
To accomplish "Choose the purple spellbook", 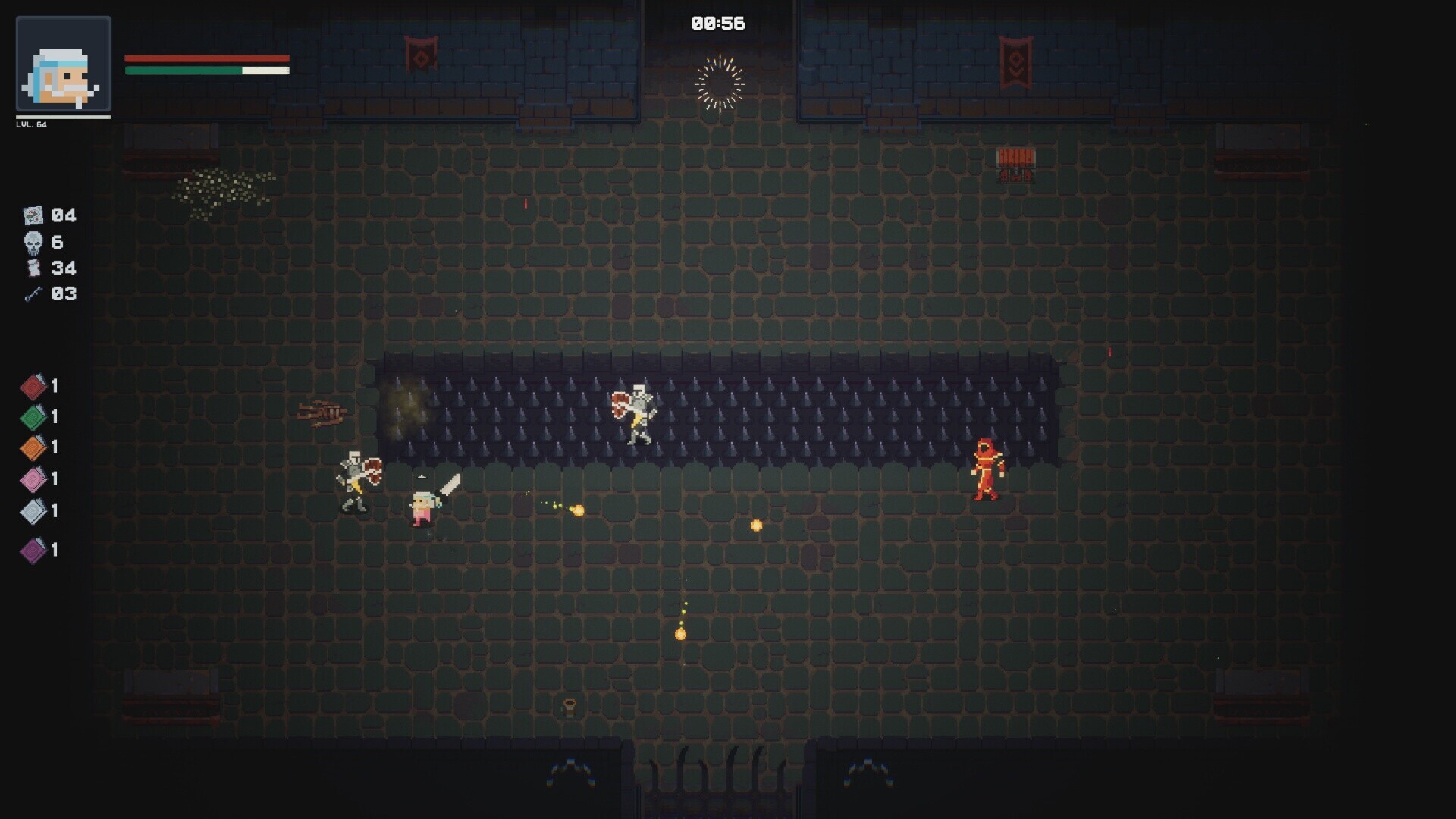I will [x=33, y=550].
